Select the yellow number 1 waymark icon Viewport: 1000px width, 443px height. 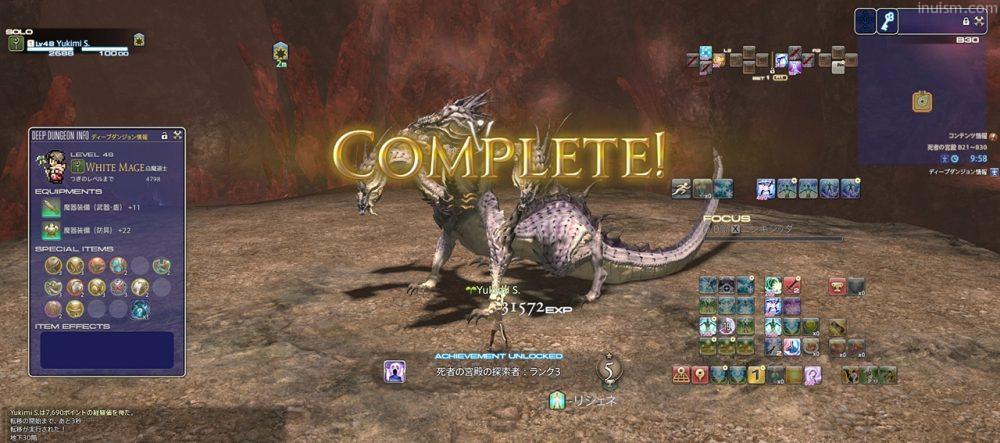756,375
